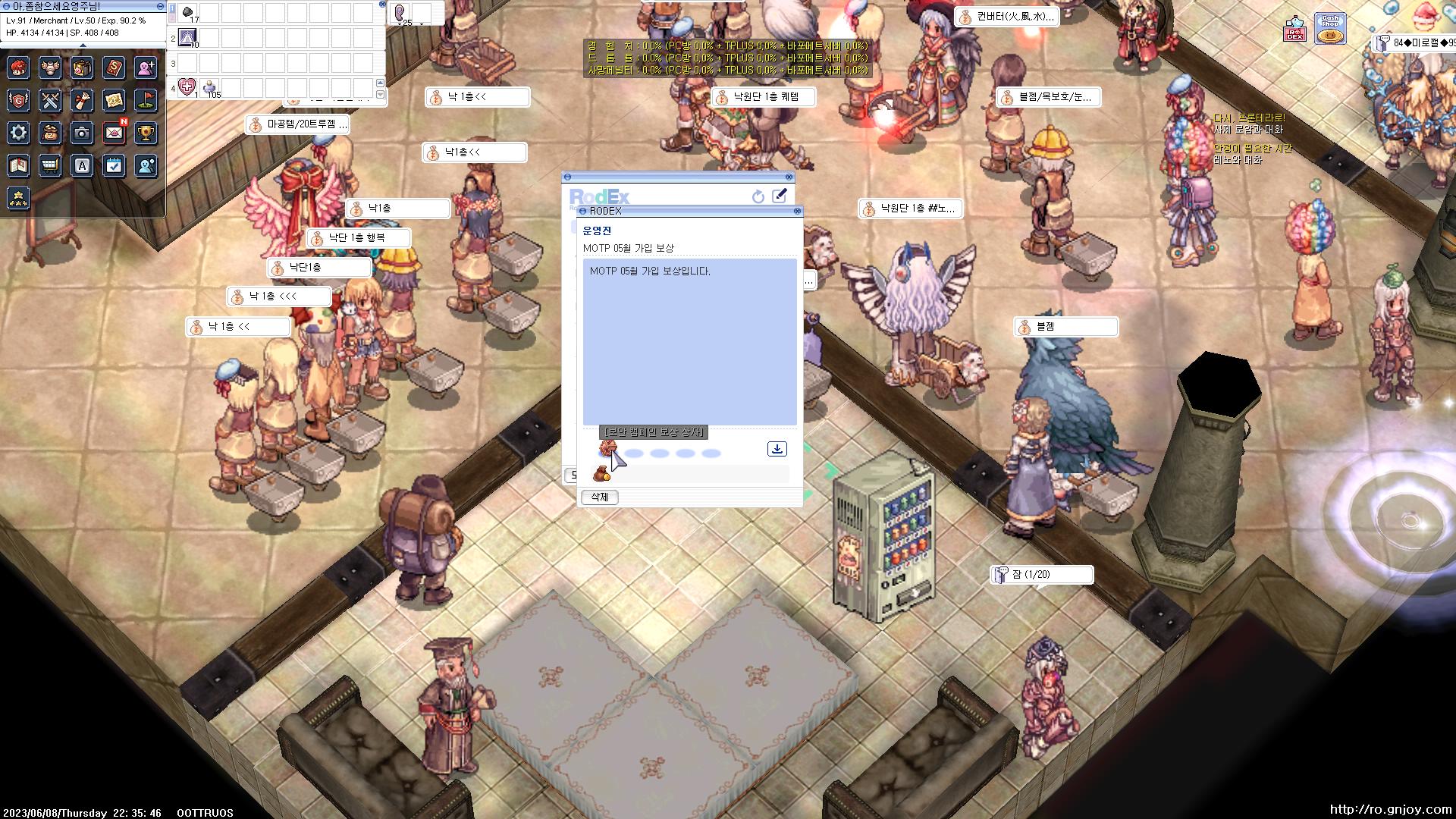The width and height of the screenshot is (1456, 819).
Task: Open the crossed swords battle menu
Action: coord(51,100)
